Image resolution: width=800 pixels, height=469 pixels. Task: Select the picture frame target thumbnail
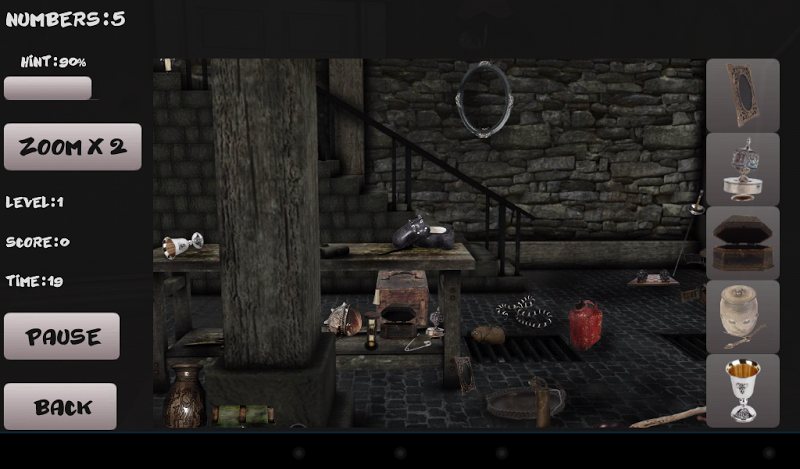click(x=743, y=95)
